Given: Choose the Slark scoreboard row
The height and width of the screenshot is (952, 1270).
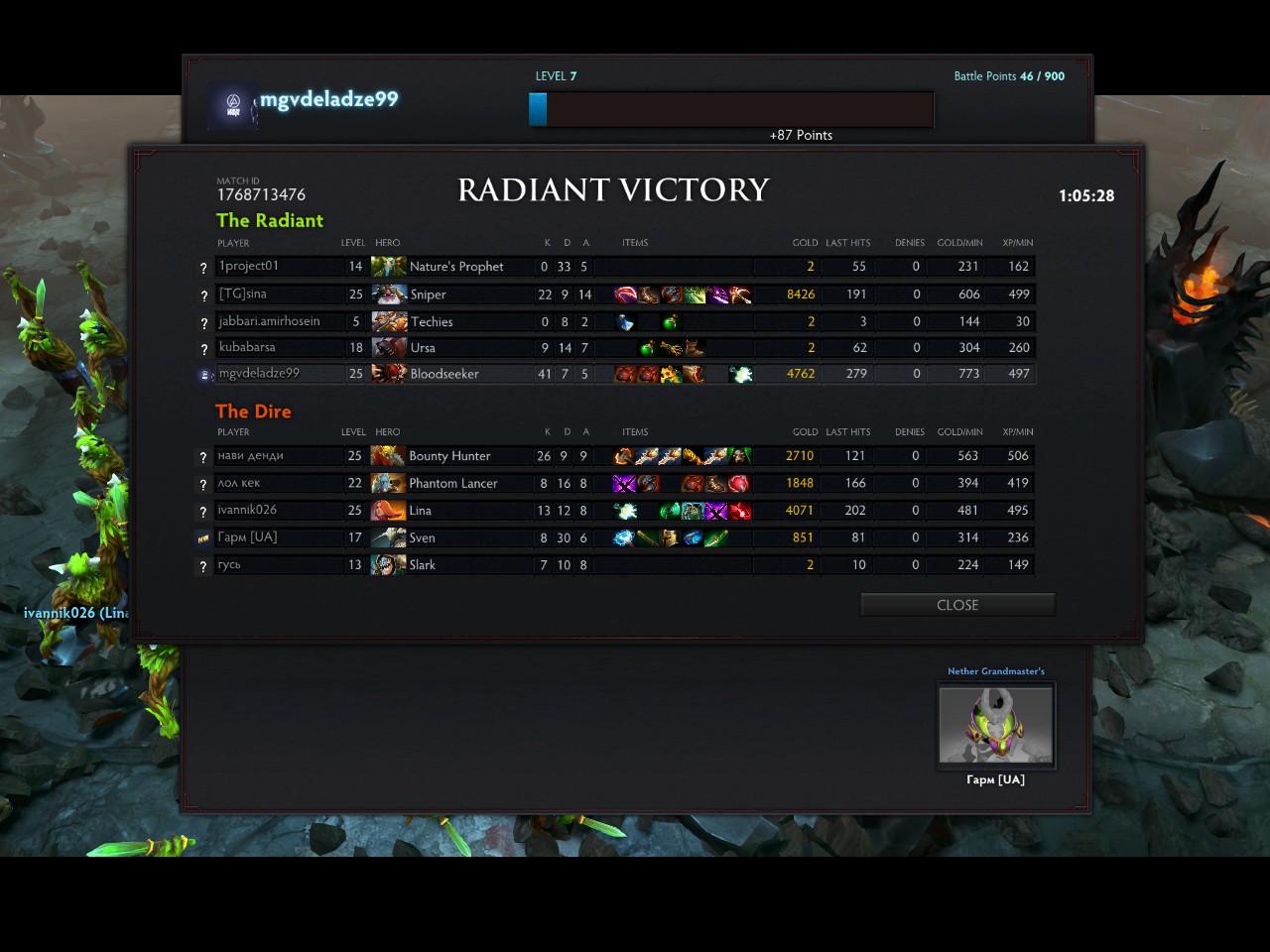Looking at the screenshot, I should (615, 565).
